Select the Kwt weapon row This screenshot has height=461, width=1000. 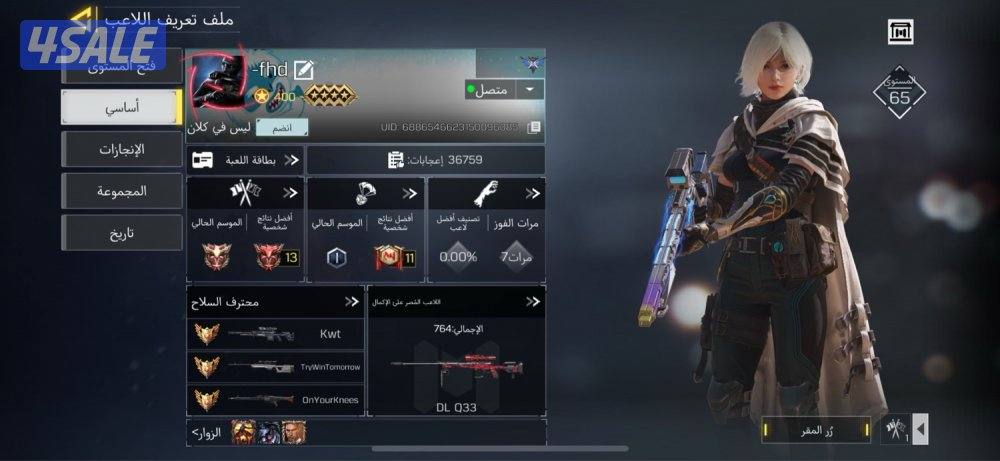275,334
